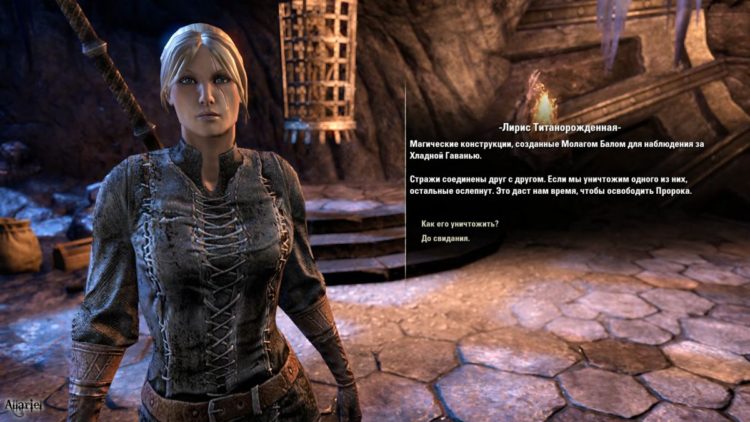Ask "Как его уничтожить?" dialogue option
Viewport: 750px width, 422px height.
pos(460,224)
